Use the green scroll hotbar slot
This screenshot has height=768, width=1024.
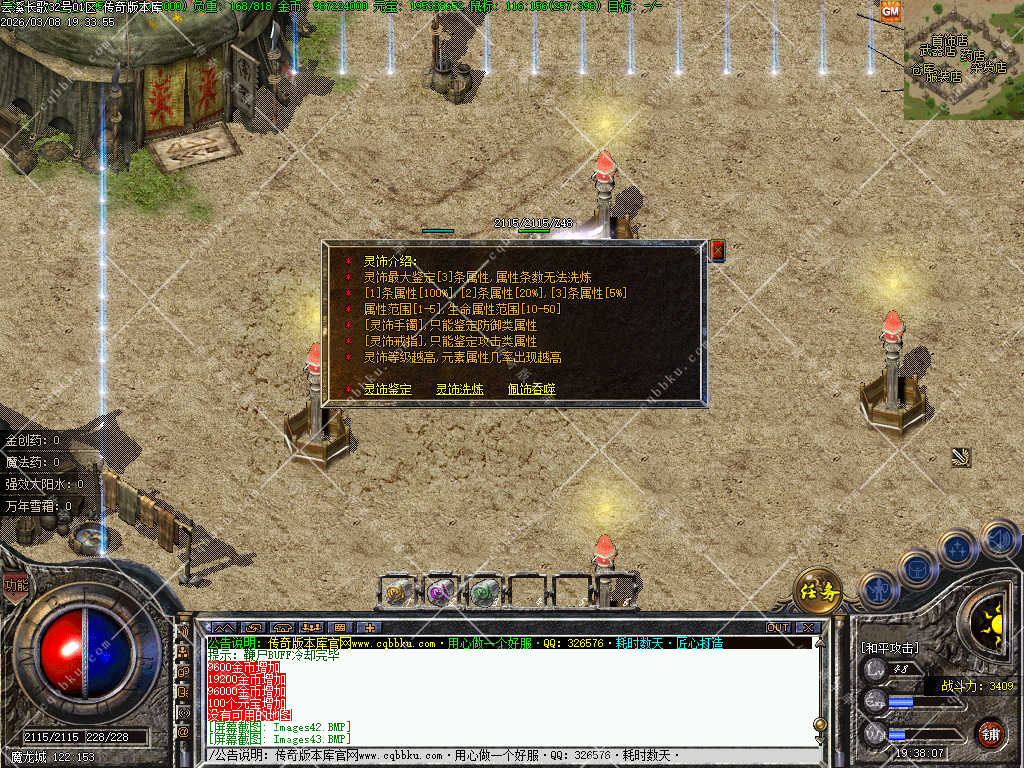click(x=484, y=591)
